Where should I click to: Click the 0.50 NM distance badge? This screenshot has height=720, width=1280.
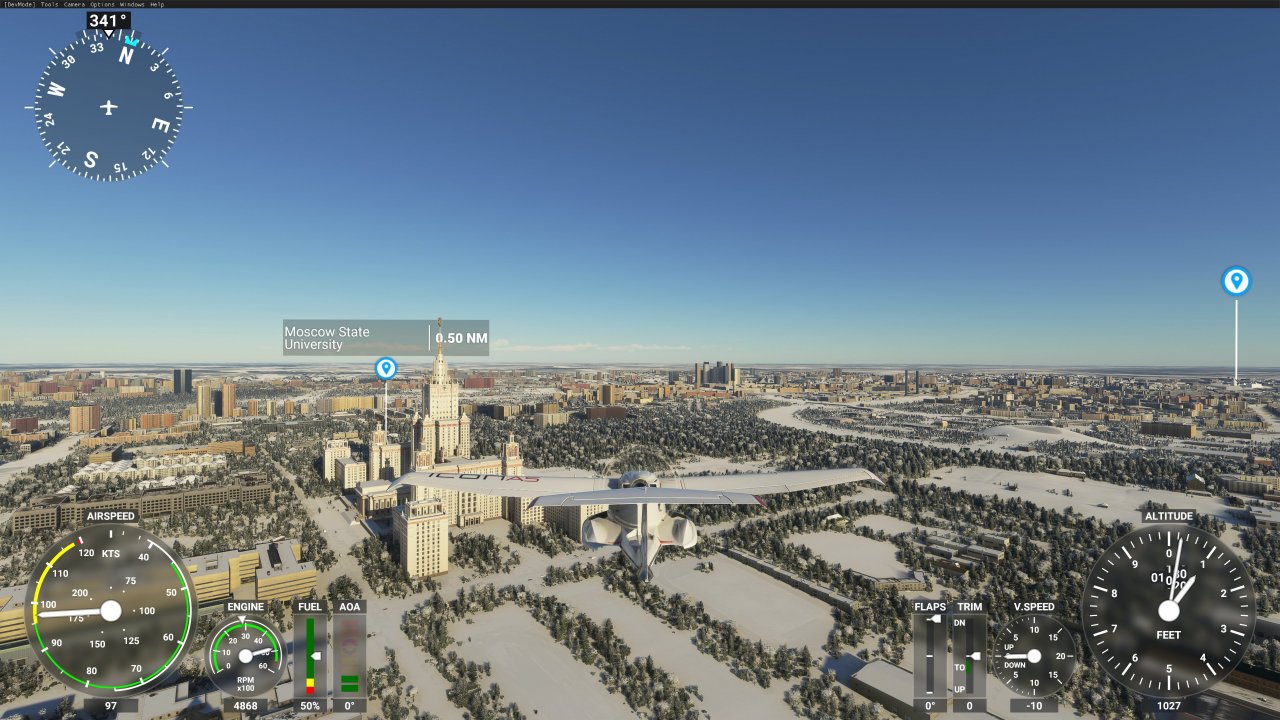pos(461,338)
